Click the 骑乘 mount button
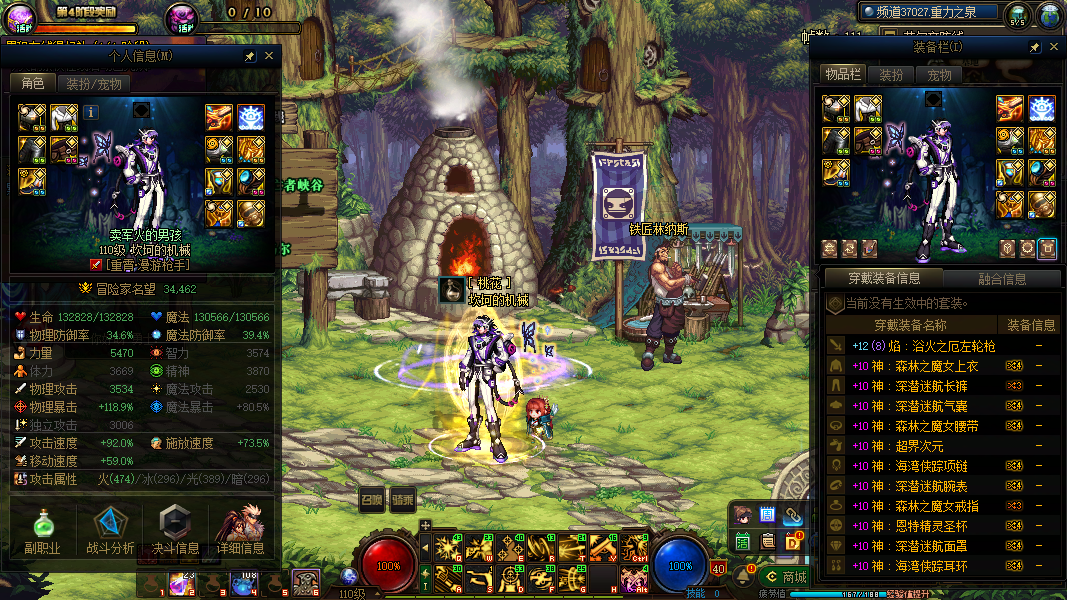The width and height of the screenshot is (1067, 600). [x=402, y=500]
